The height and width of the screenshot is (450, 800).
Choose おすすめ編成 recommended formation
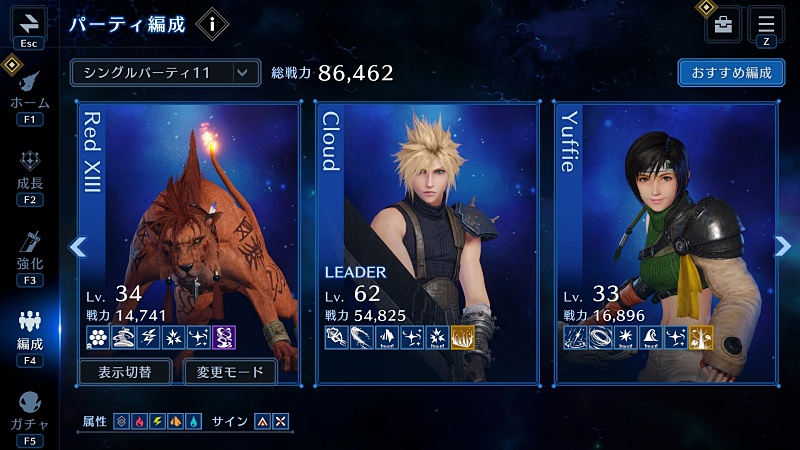tap(730, 73)
